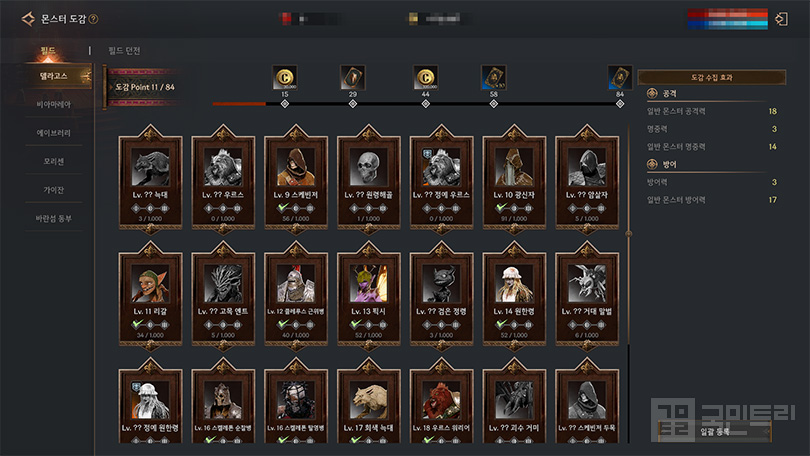
Task: Choose the 에이브러리 region
Action: 54,133
